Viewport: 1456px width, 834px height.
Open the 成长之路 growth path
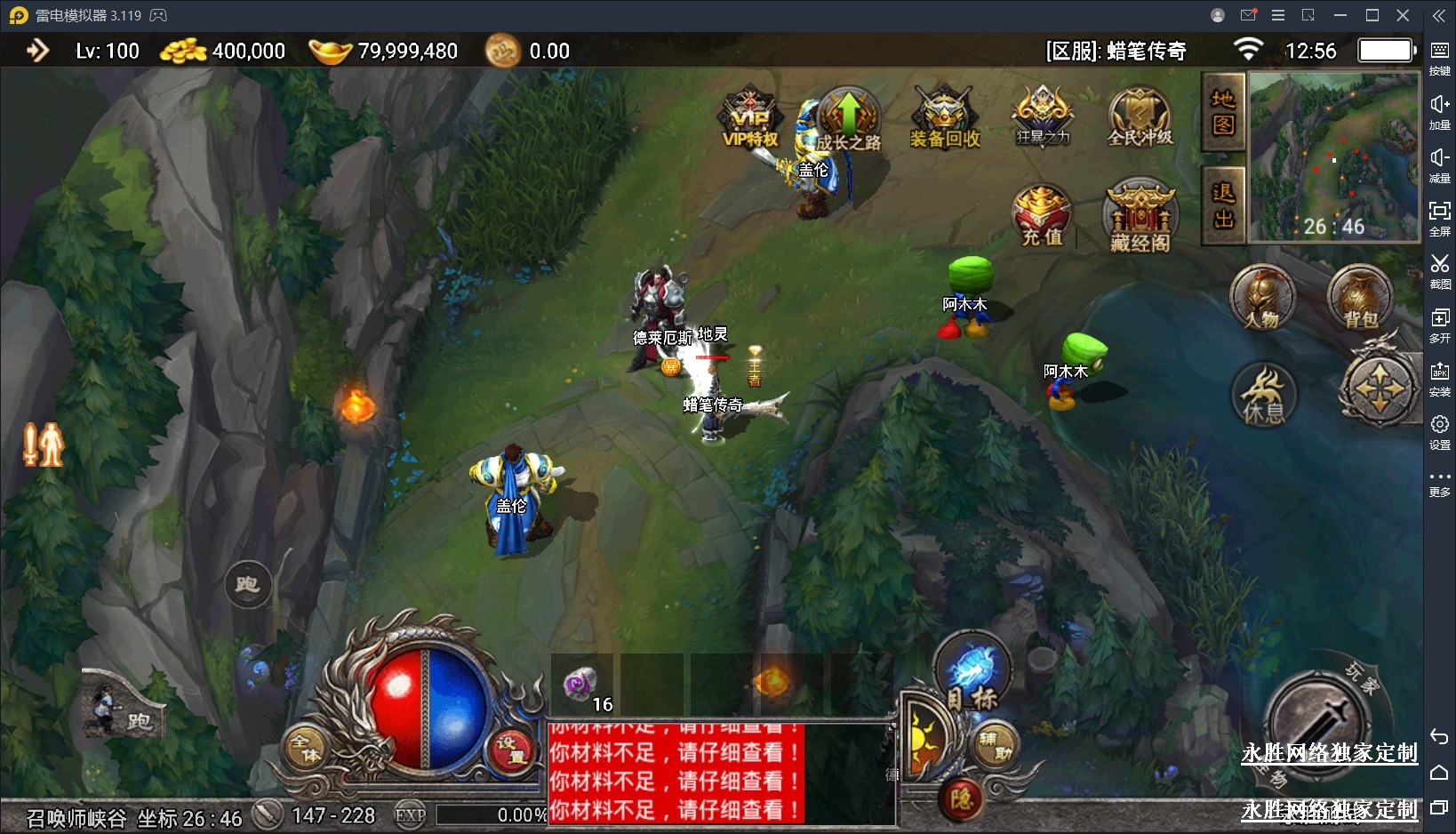tap(848, 118)
